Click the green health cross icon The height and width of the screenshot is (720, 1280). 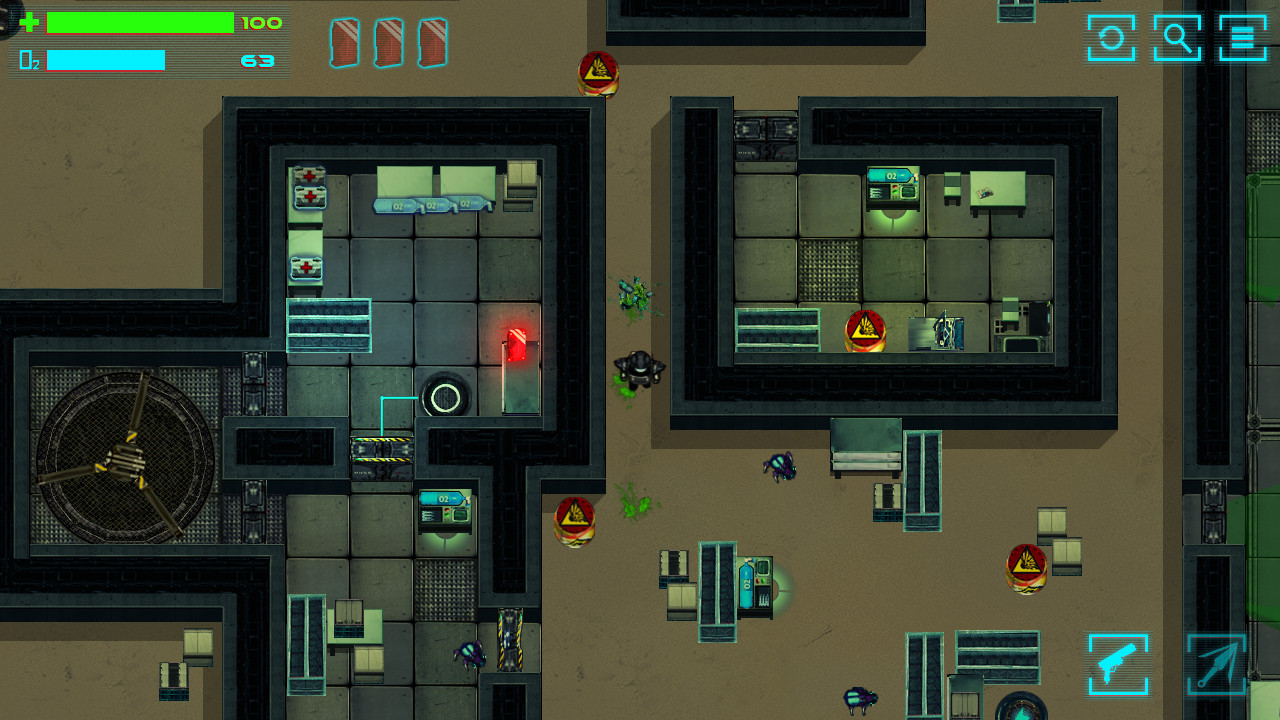click(x=30, y=20)
